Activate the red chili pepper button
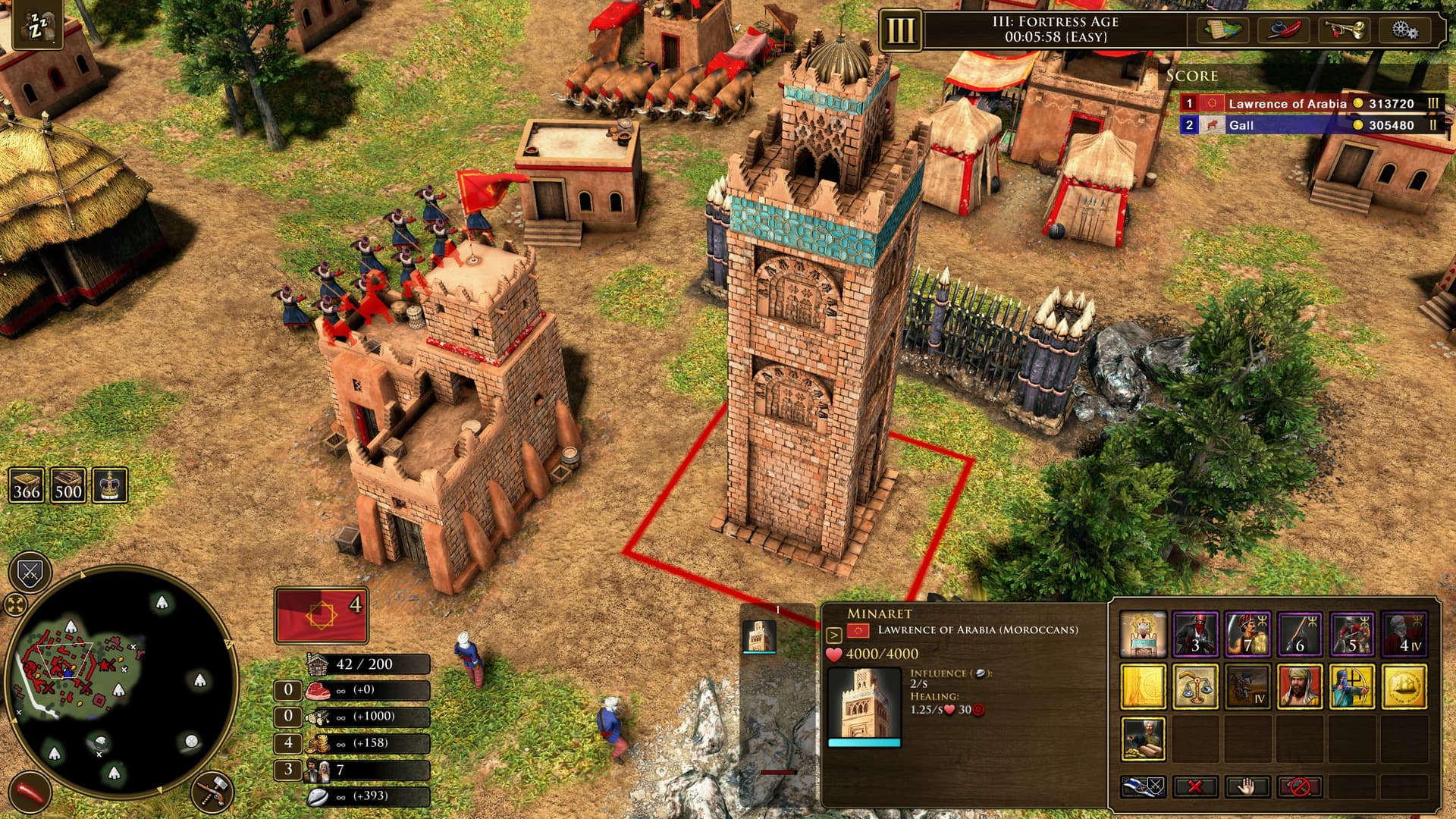 pyautogui.click(x=30, y=792)
